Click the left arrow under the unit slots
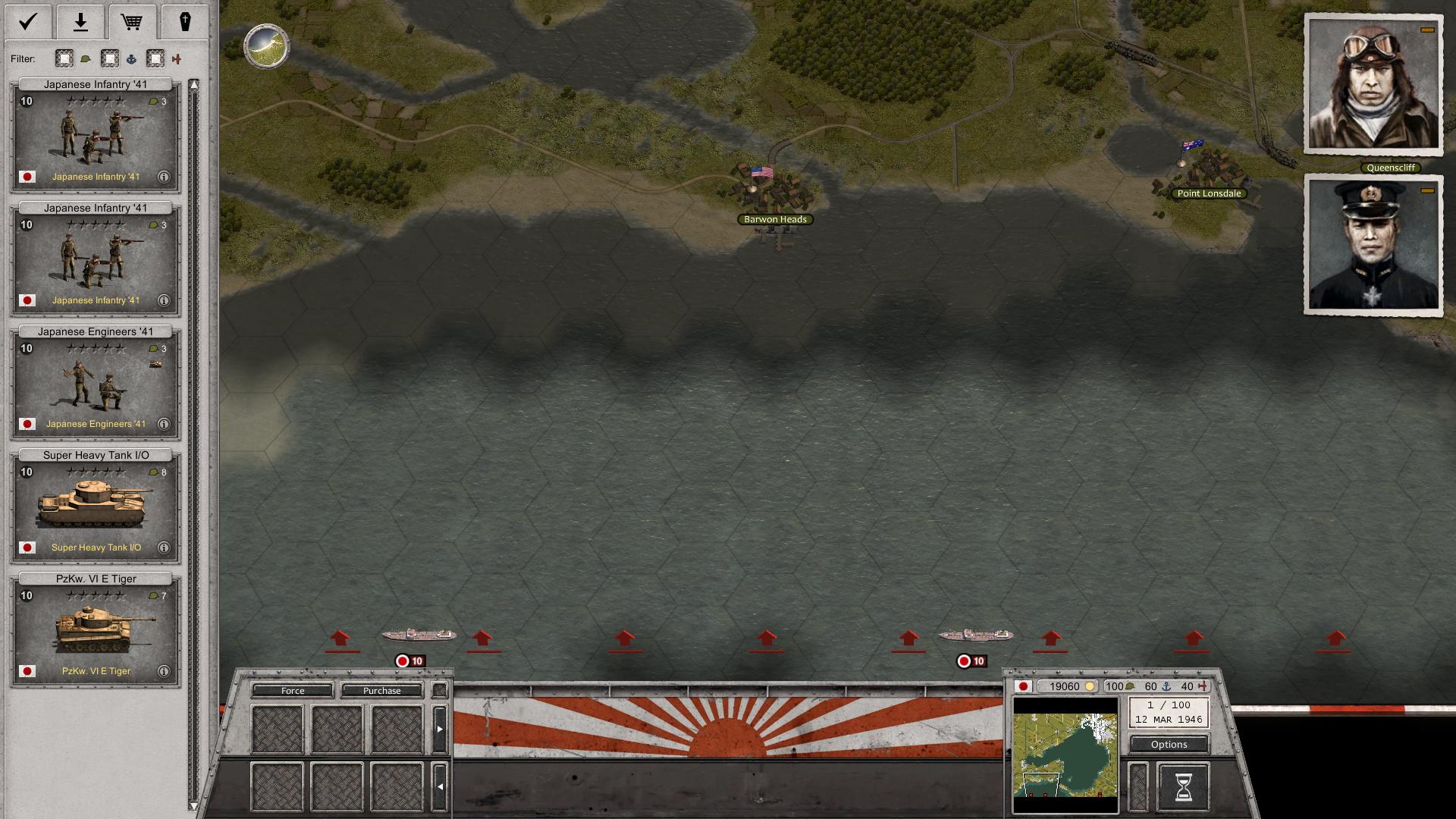Image resolution: width=1456 pixels, height=819 pixels. pos(440,786)
